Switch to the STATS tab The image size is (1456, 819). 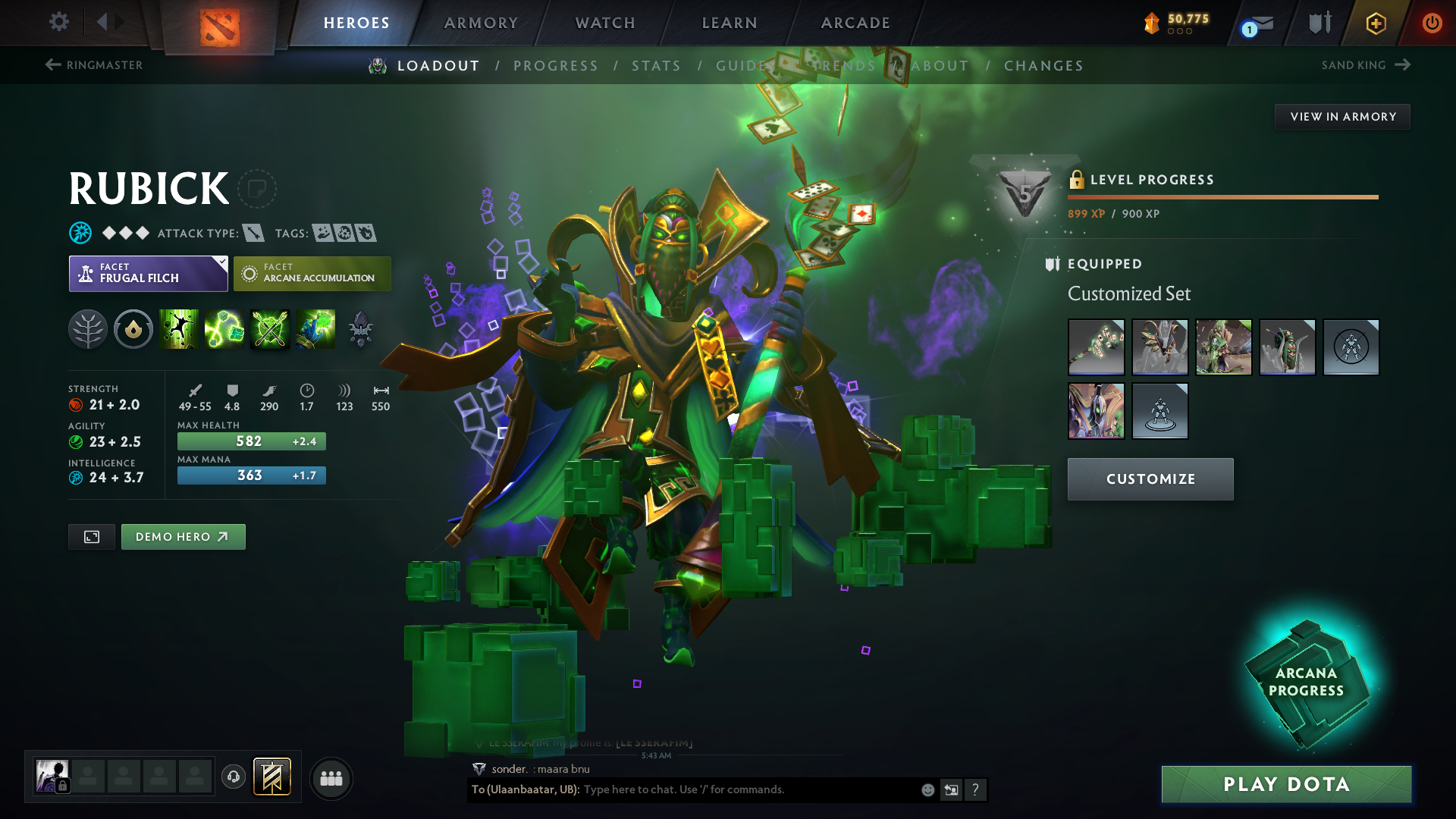pos(657,66)
